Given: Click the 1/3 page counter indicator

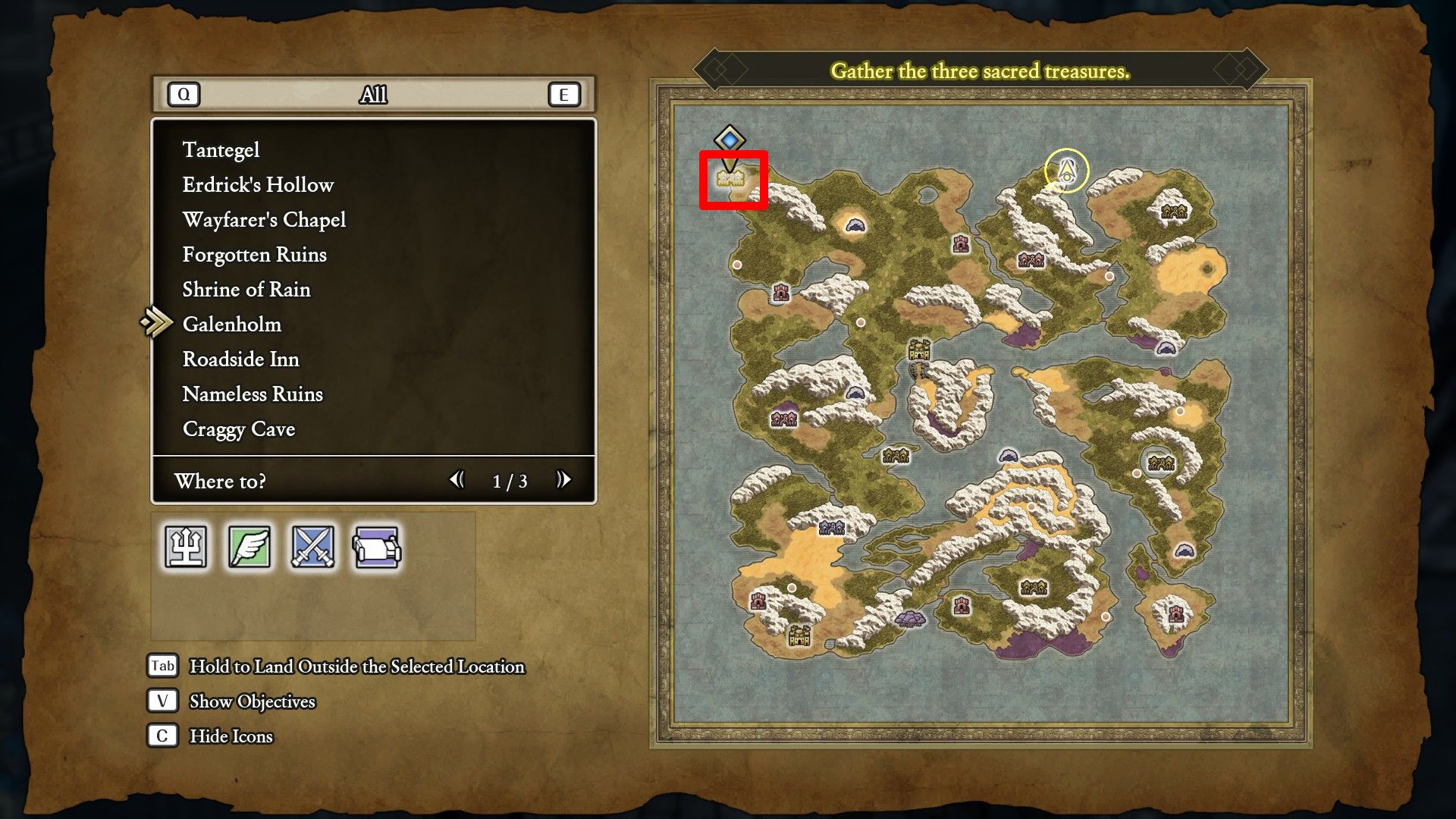Looking at the screenshot, I should [511, 480].
